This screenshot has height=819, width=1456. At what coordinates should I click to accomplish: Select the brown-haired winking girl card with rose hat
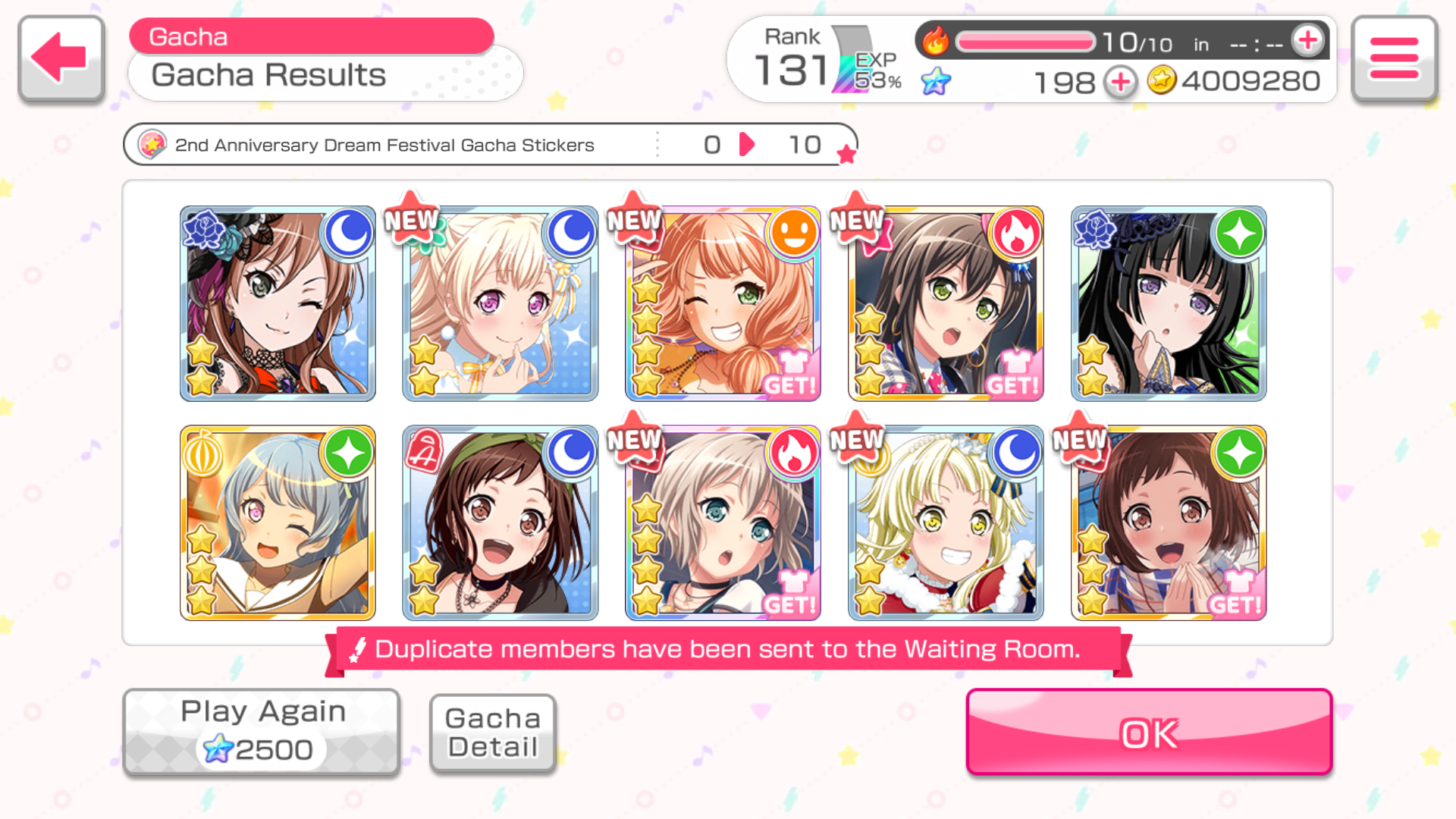278,303
